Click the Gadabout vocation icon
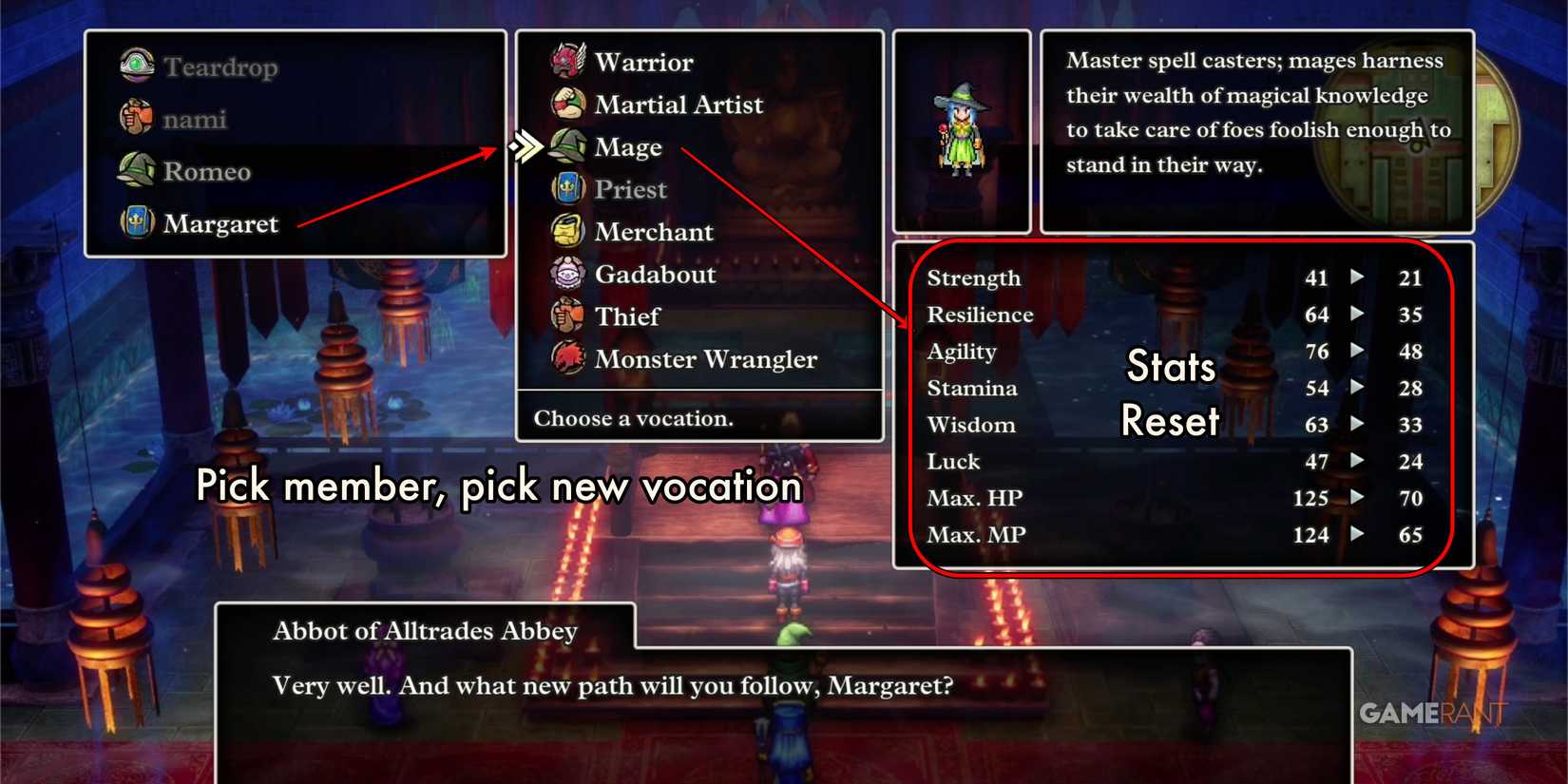Image resolution: width=1568 pixels, height=784 pixels. pos(567,274)
